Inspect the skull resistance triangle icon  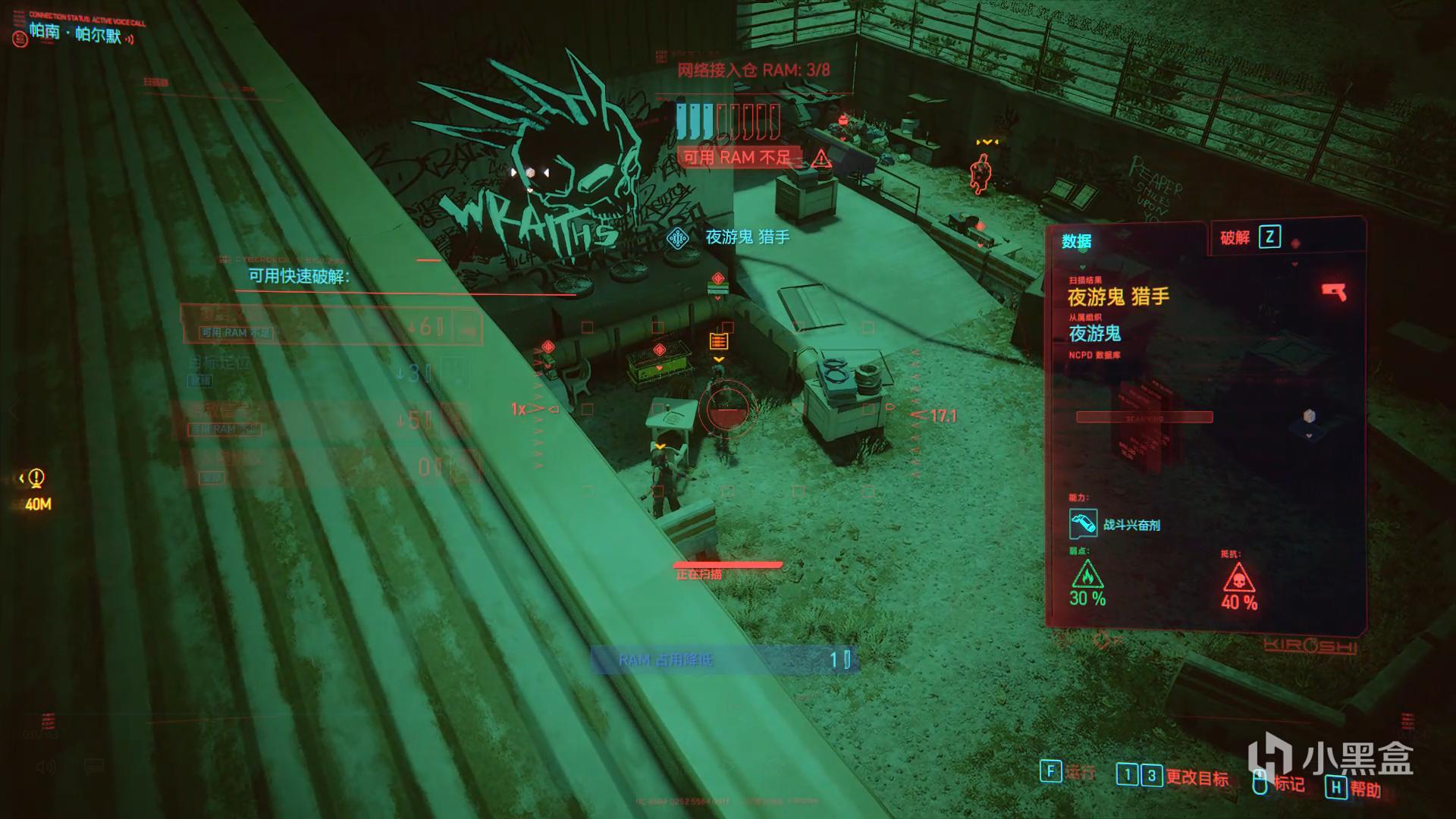[1238, 579]
